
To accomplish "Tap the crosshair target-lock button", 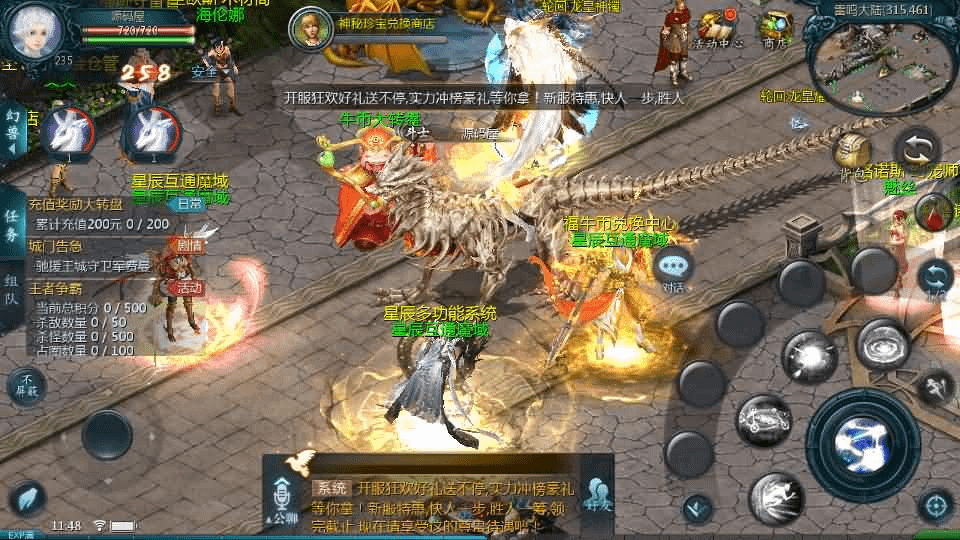I will 935,505.
